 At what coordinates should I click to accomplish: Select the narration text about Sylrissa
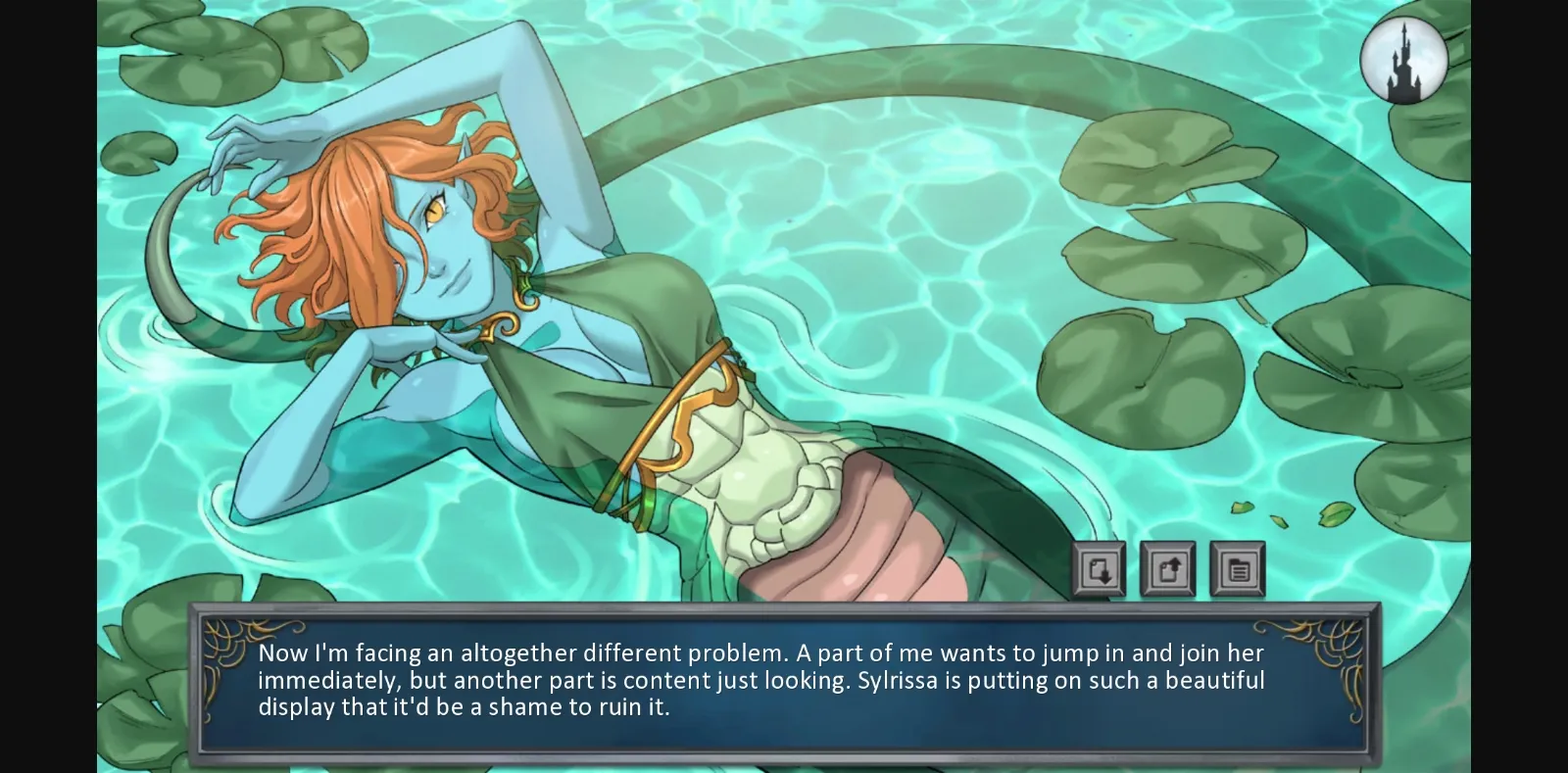[759, 680]
